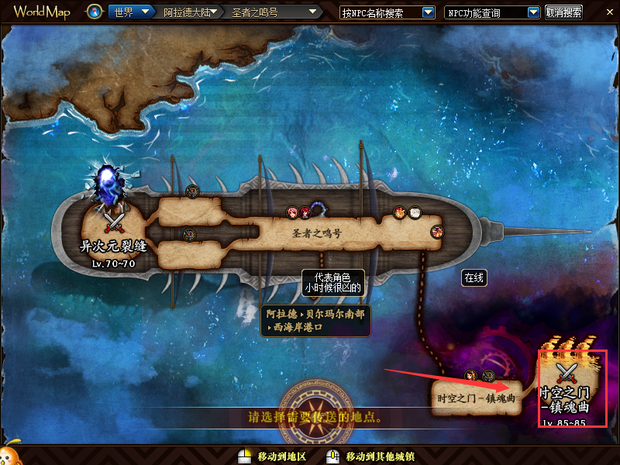The height and width of the screenshot is (465, 620).
Task: Click the 移动到其他城镇 option
Action: tap(376, 456)
